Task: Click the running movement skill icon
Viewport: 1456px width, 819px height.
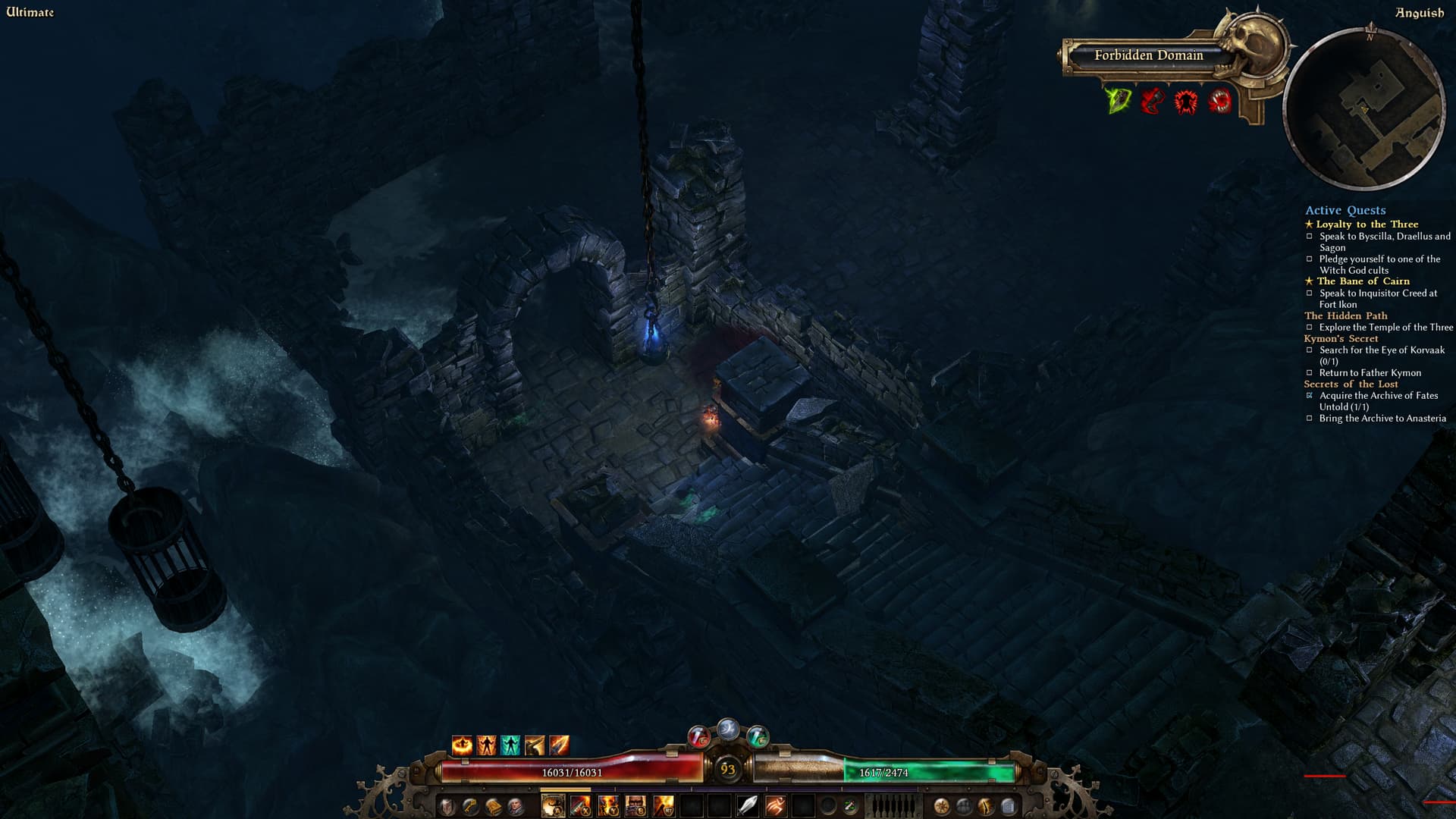Action: (x=776, y=806)
